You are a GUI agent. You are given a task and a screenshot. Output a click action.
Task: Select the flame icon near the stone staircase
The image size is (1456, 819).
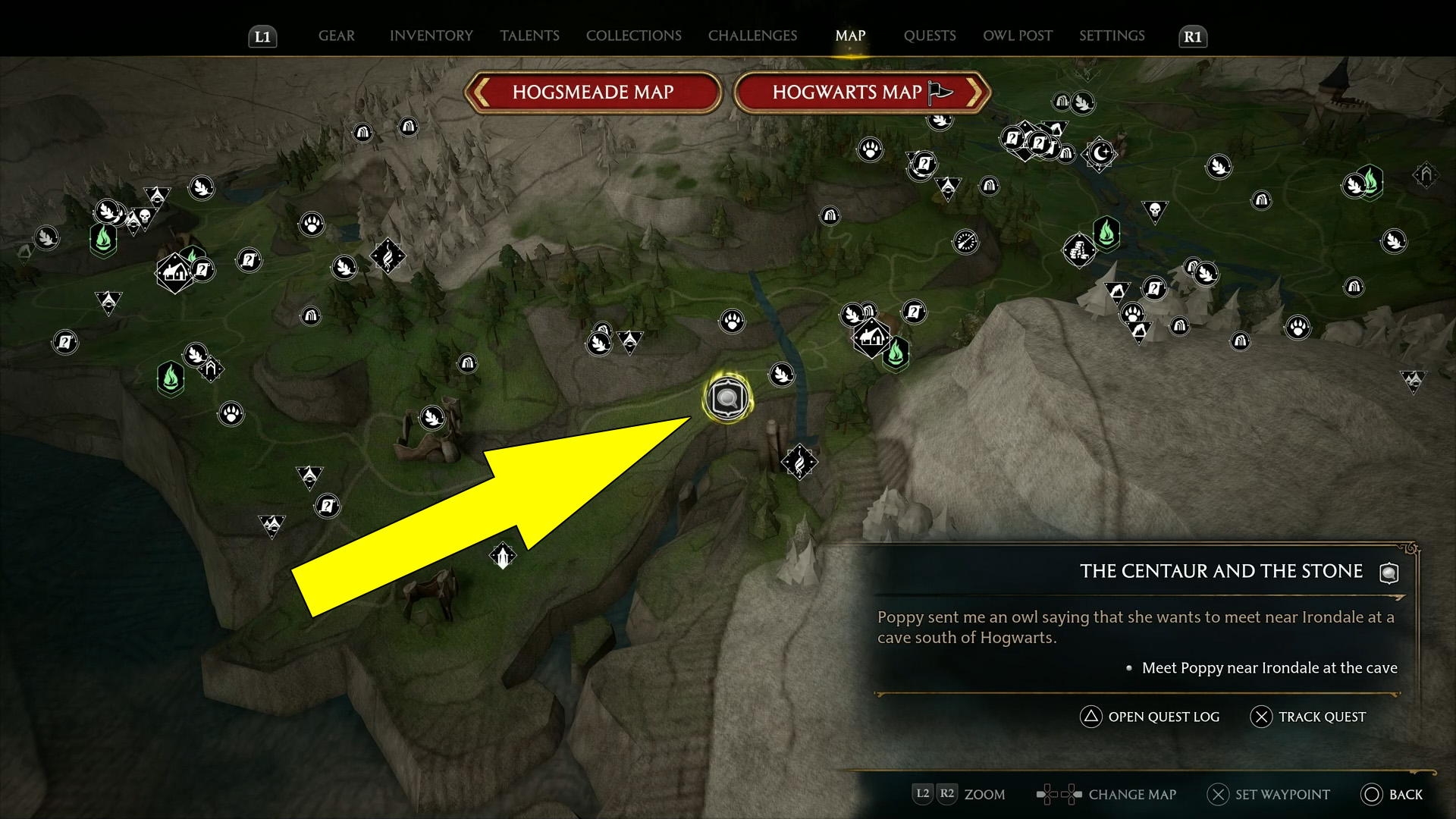pos(800,461)
